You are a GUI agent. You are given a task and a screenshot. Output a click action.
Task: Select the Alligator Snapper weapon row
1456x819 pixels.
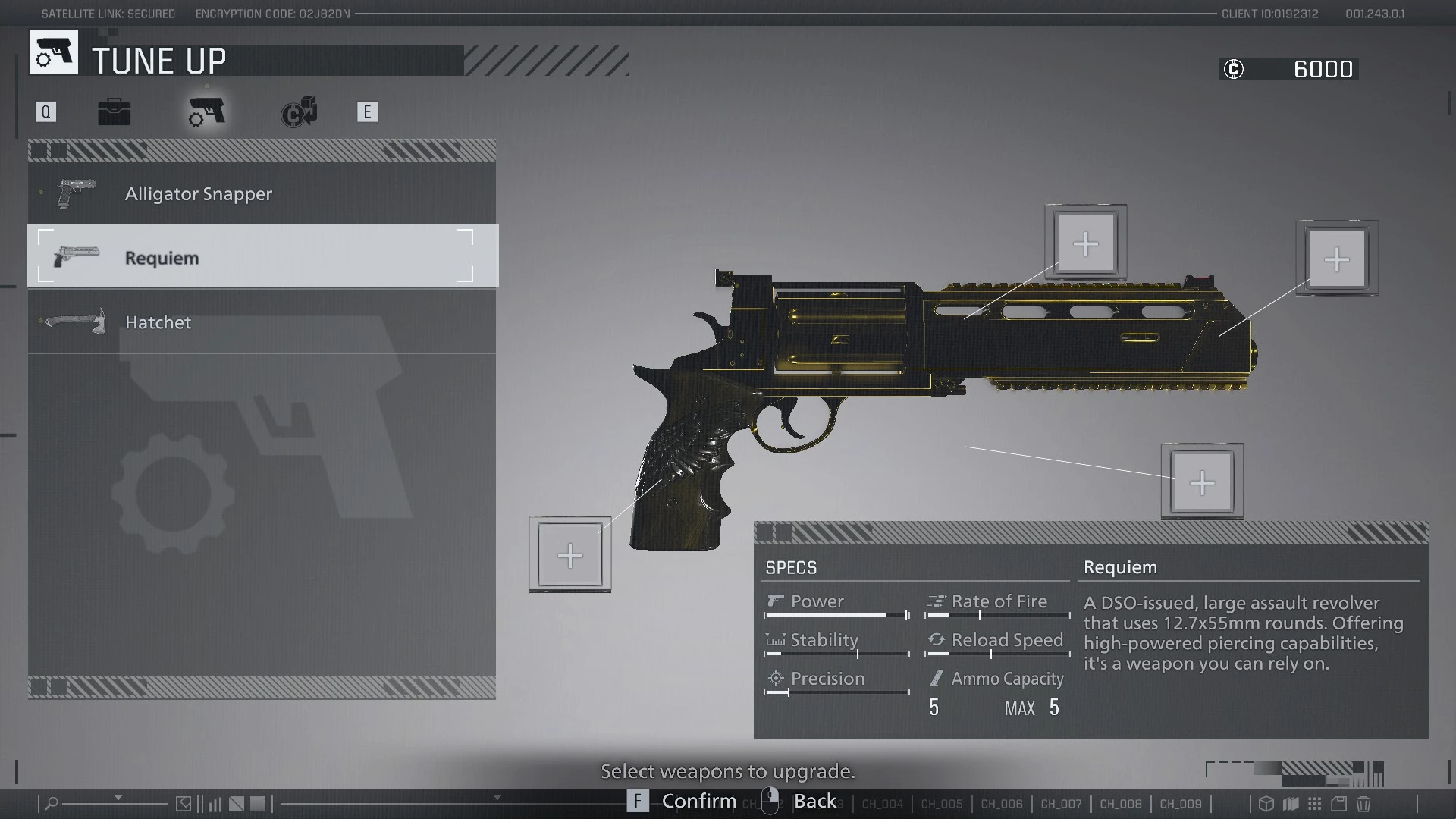pyautogui.click(x=262, y=193)
